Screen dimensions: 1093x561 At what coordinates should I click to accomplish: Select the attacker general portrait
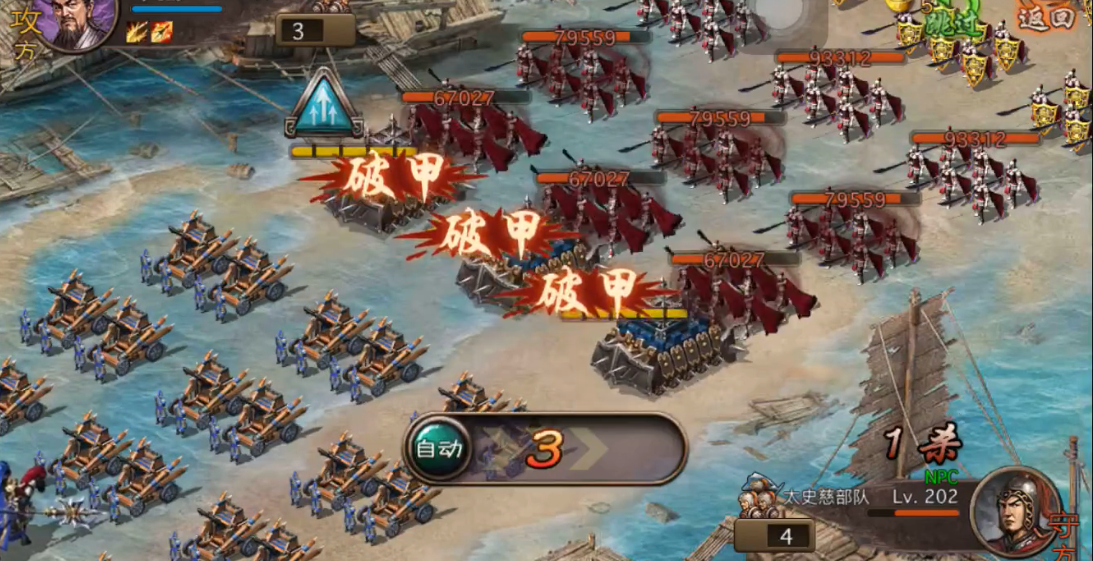pos(76,22)
